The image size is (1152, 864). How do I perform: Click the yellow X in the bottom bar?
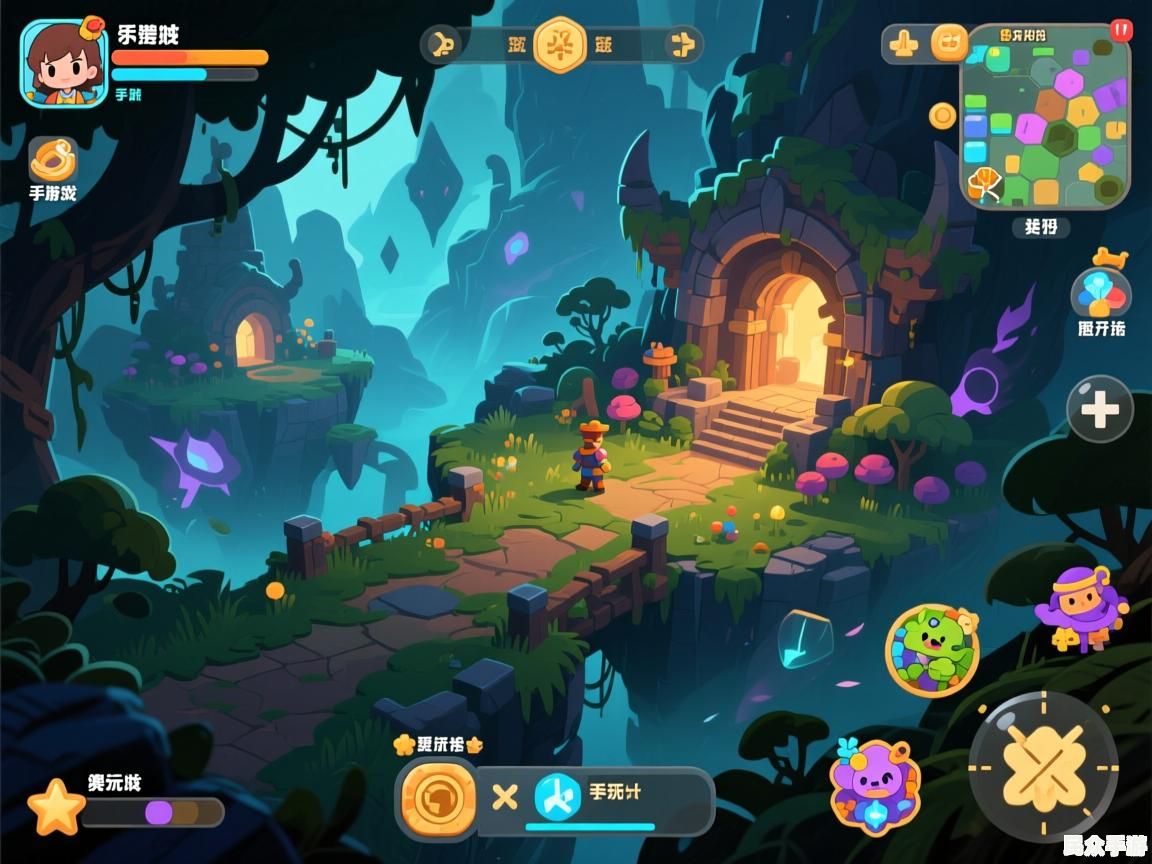(x=505, y=797)
